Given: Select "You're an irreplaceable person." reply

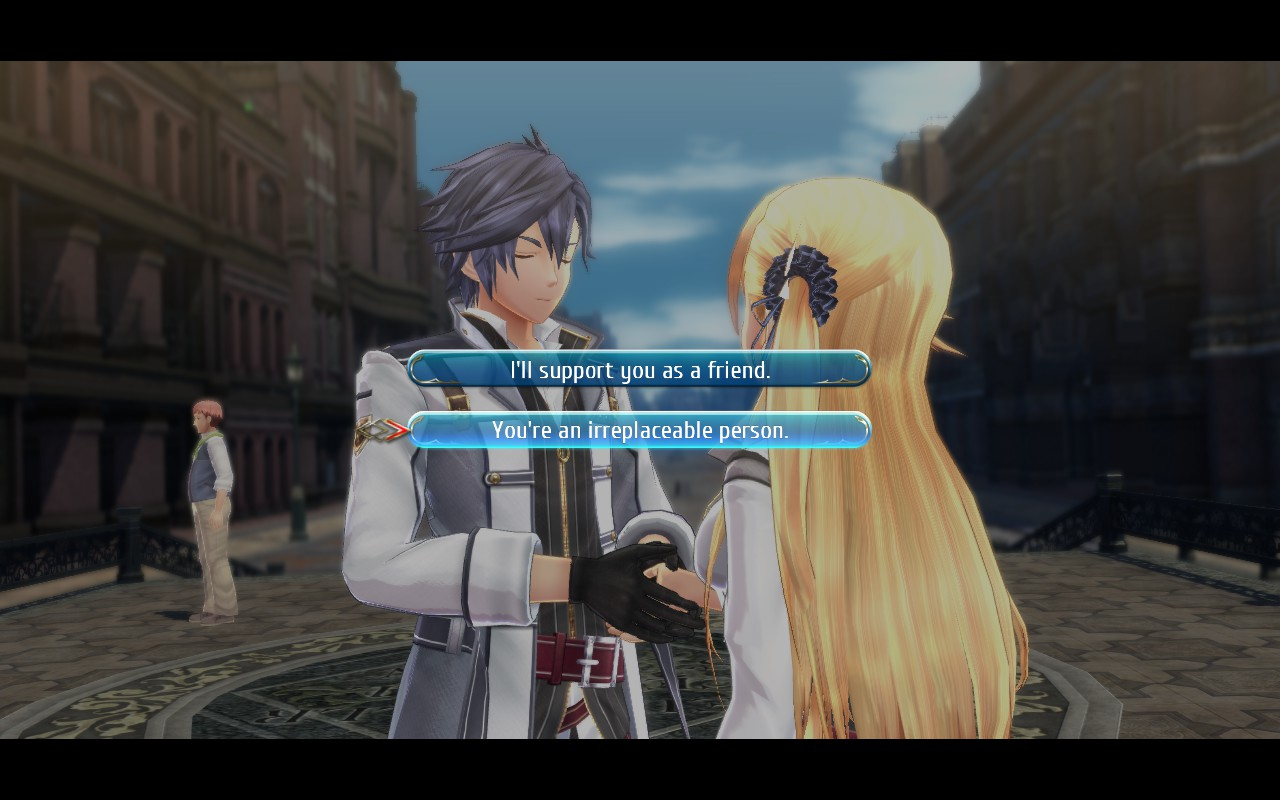Looking at the screenshot, I should pyautogui.click(x=640, y=430).
